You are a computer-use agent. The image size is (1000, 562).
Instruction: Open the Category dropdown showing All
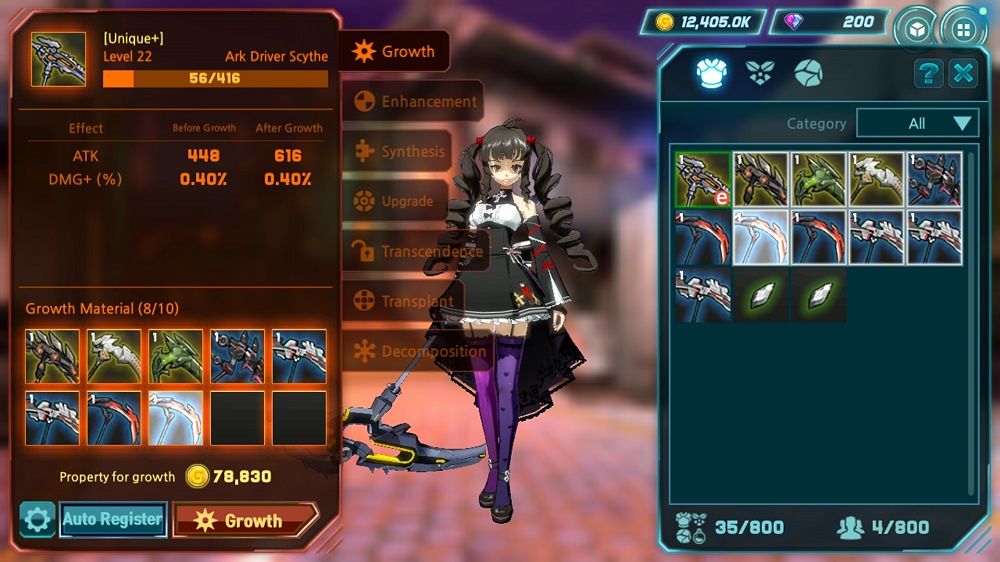click(x=917, y=124)
